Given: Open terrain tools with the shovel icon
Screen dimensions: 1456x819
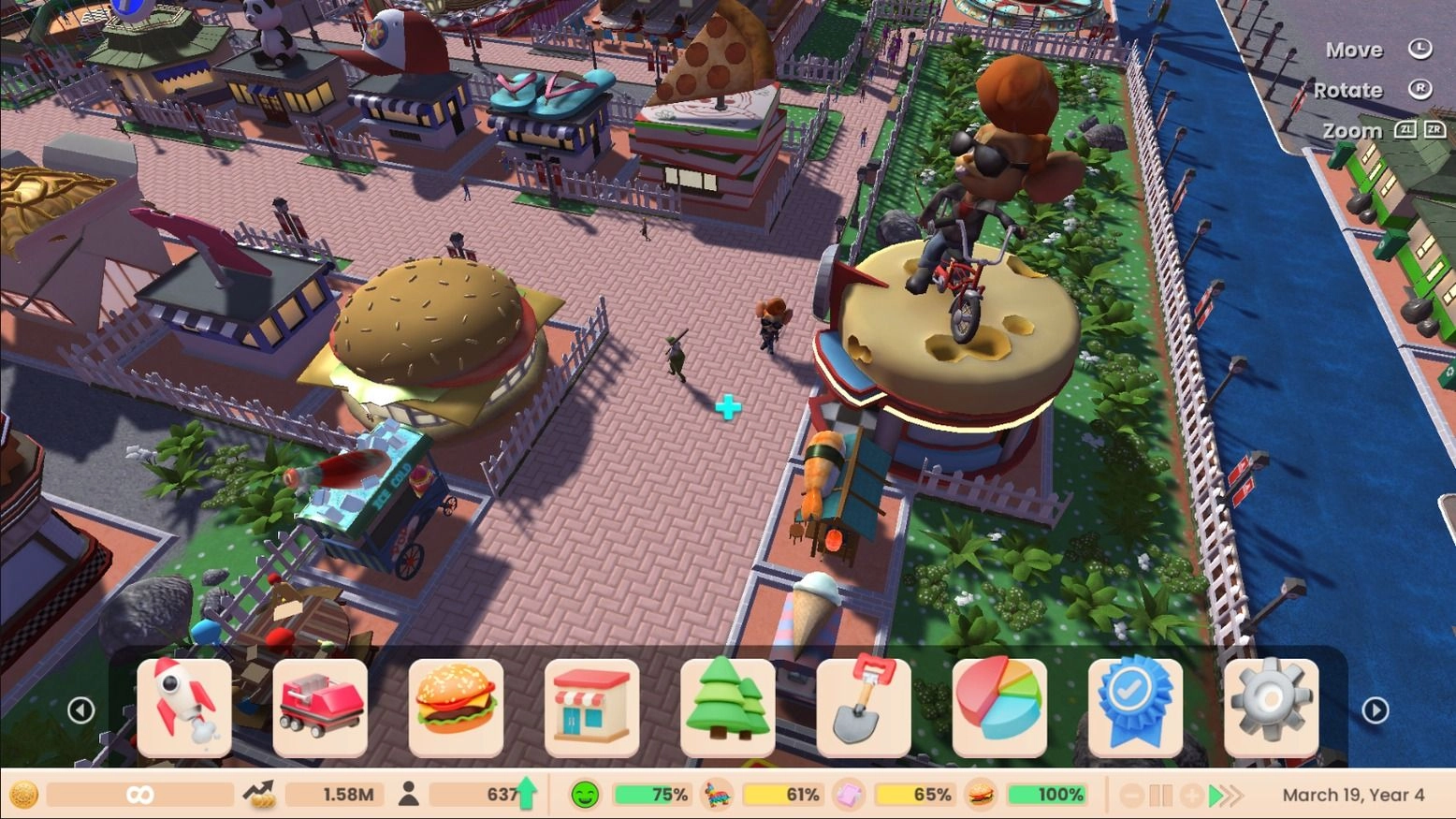Looking at the screenshot, I should (863, 709).
